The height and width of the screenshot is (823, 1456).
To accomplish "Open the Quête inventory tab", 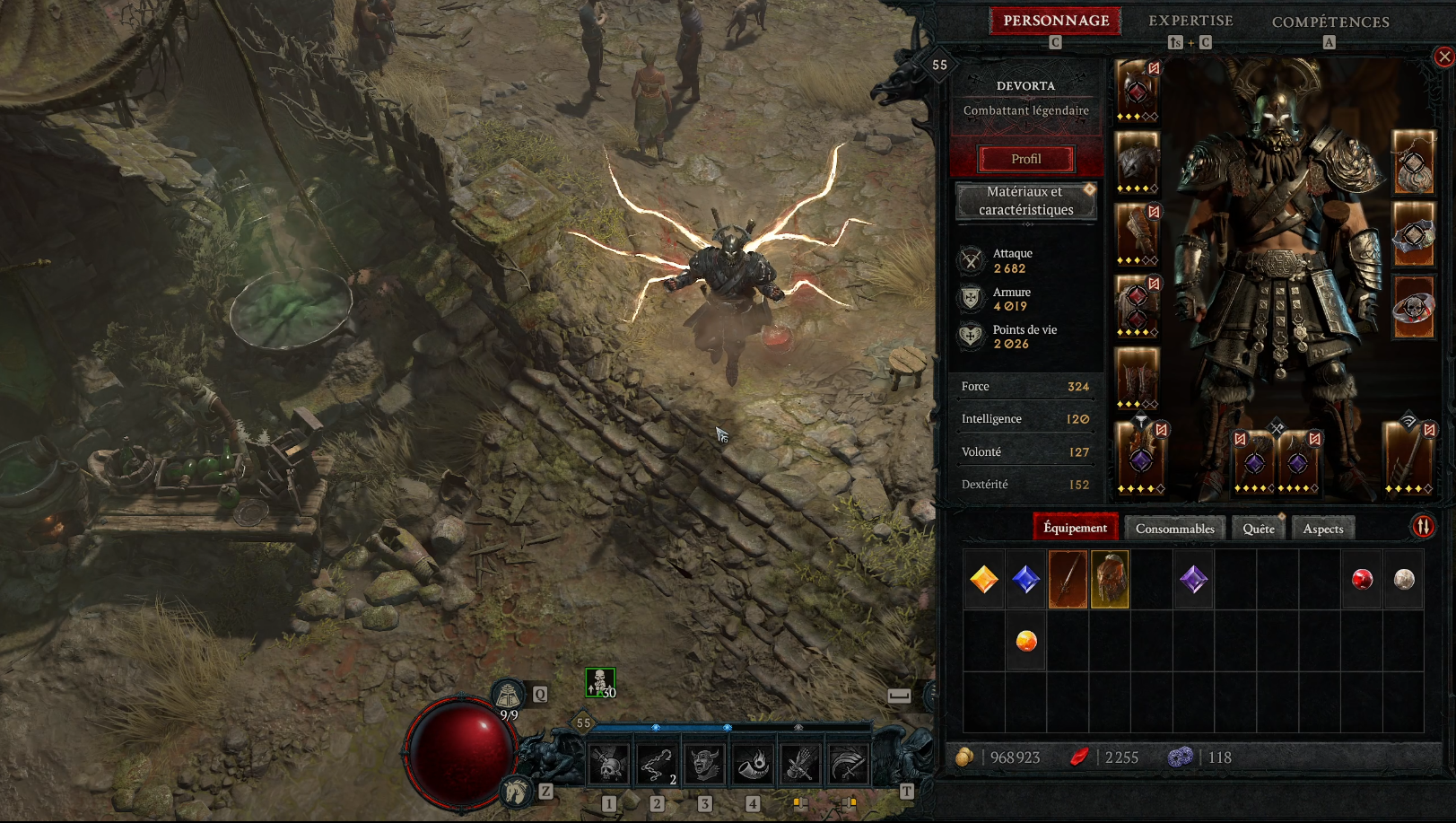I will pyautogui.click(x=1258, y=529).
